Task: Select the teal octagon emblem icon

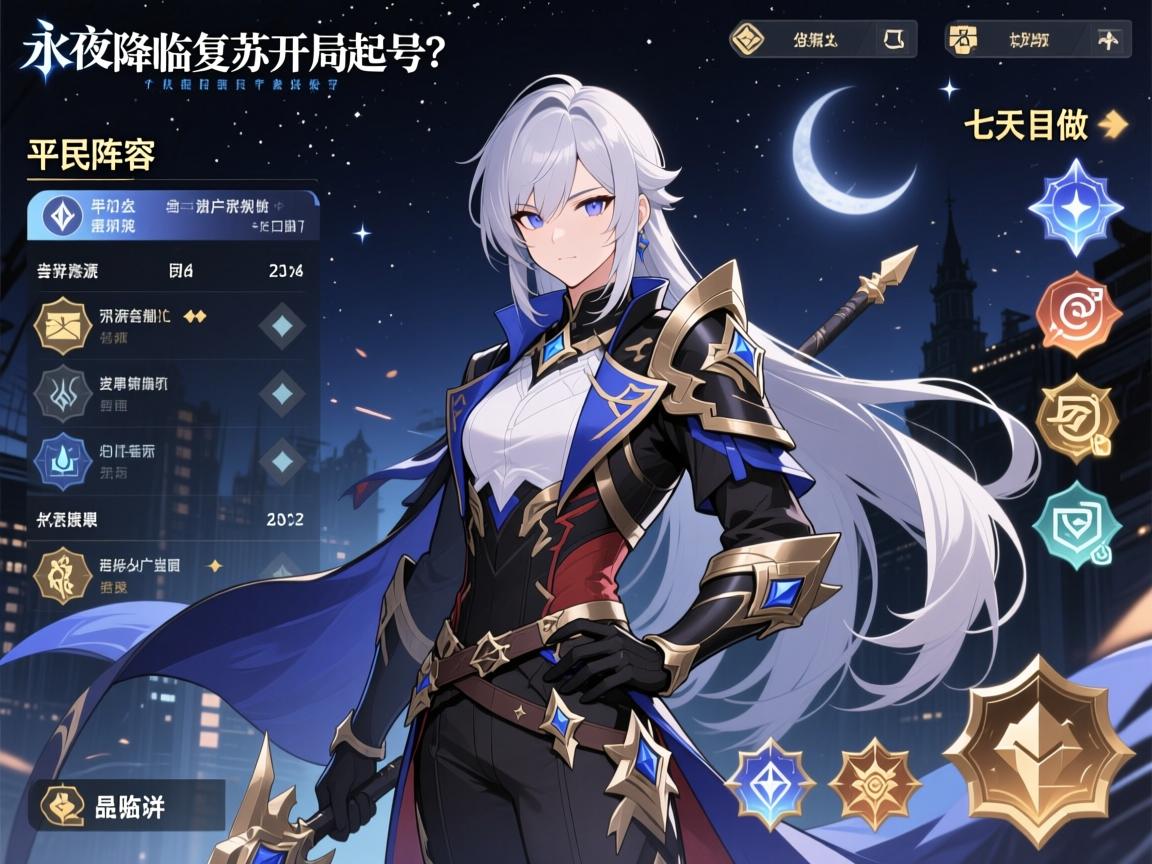Action: pyautogui.click(x=1078, y=521)
